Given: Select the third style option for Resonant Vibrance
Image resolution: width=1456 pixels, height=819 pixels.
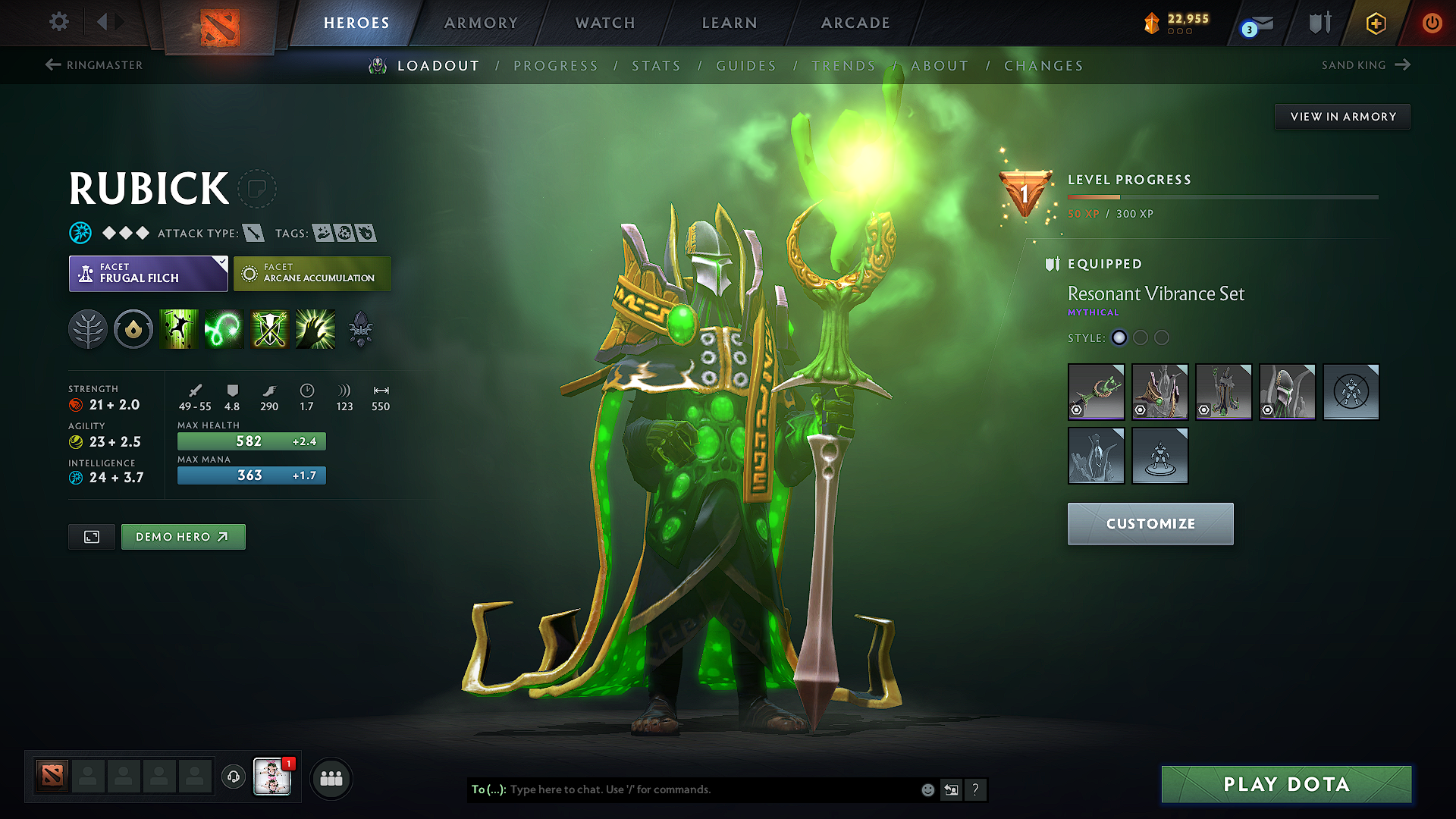Looking at the screenshot, I should pos(1162,338).
